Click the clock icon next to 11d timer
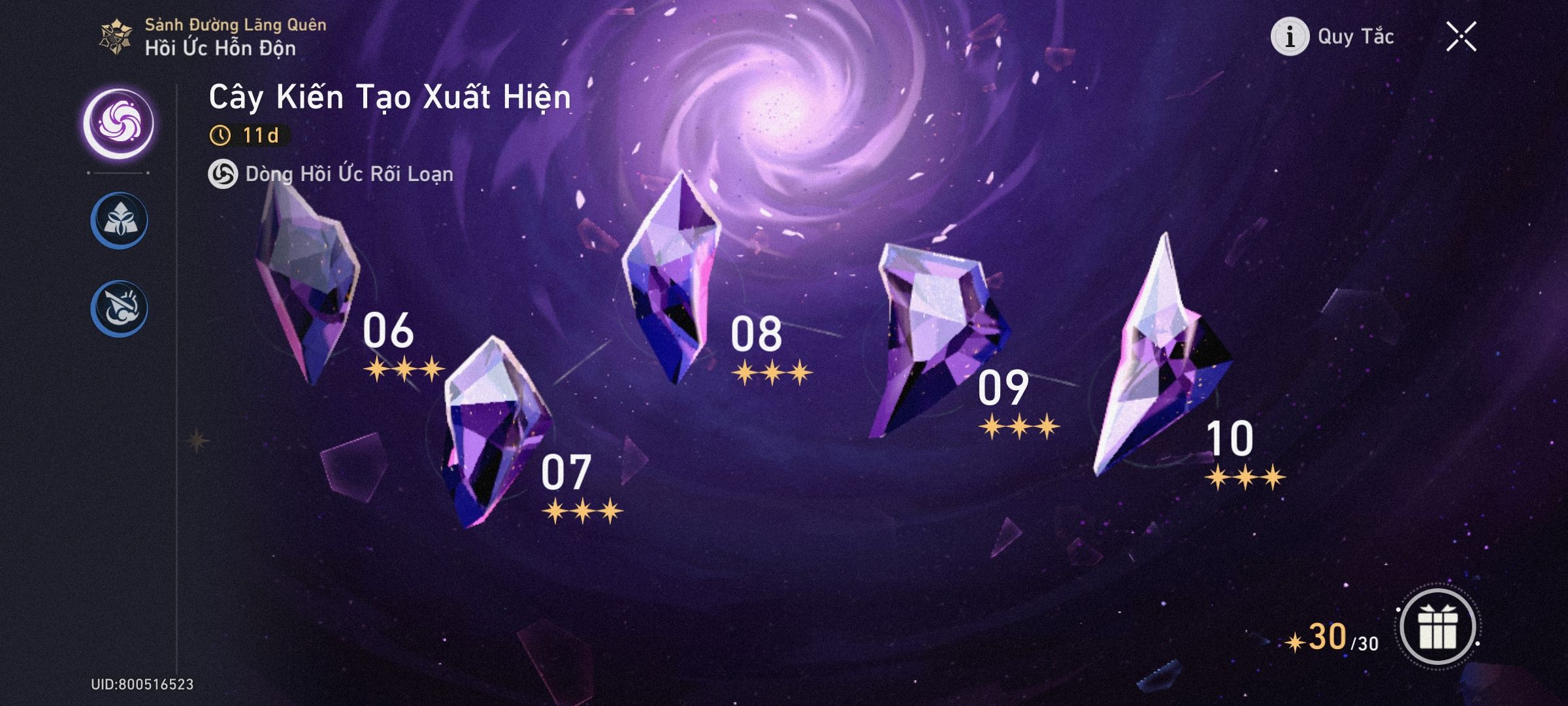This screenshot has height=706, width=1568. pos(221,133)
